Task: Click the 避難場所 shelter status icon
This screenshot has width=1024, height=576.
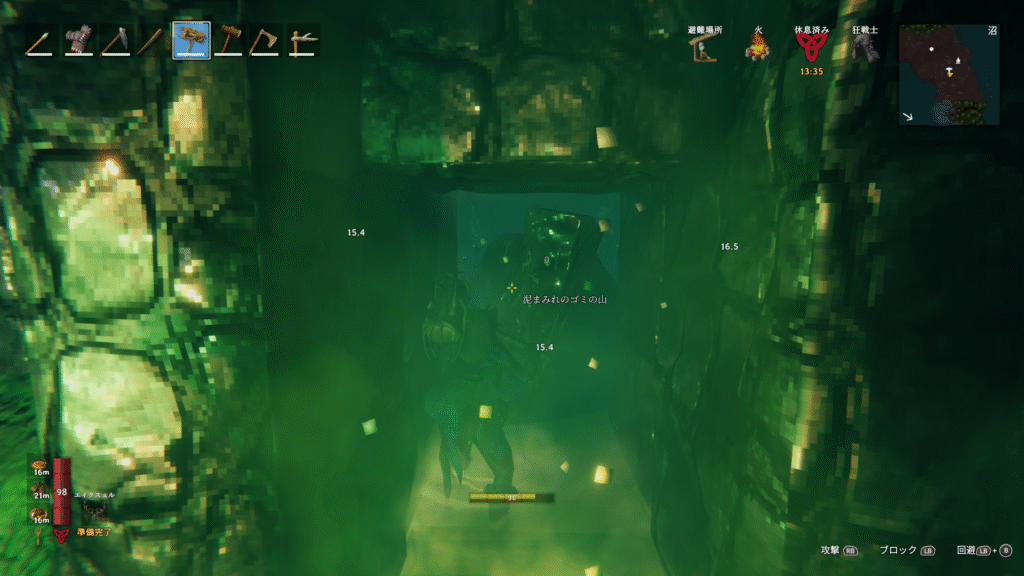Action: 705,48
